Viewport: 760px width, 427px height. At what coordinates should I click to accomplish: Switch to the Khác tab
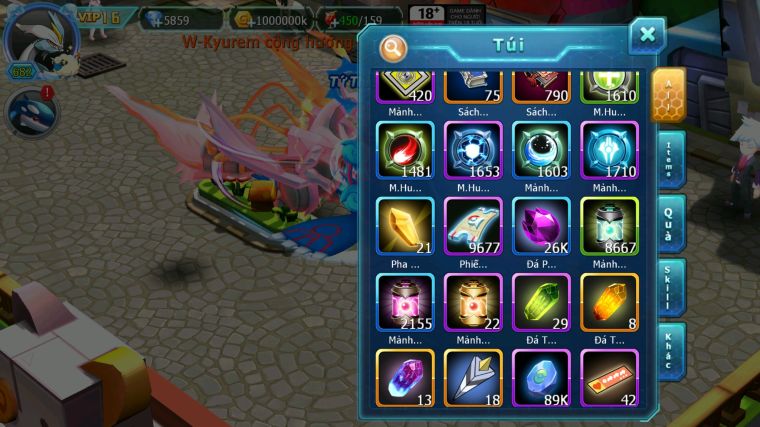pyautogui.click(x=669, y=350)
